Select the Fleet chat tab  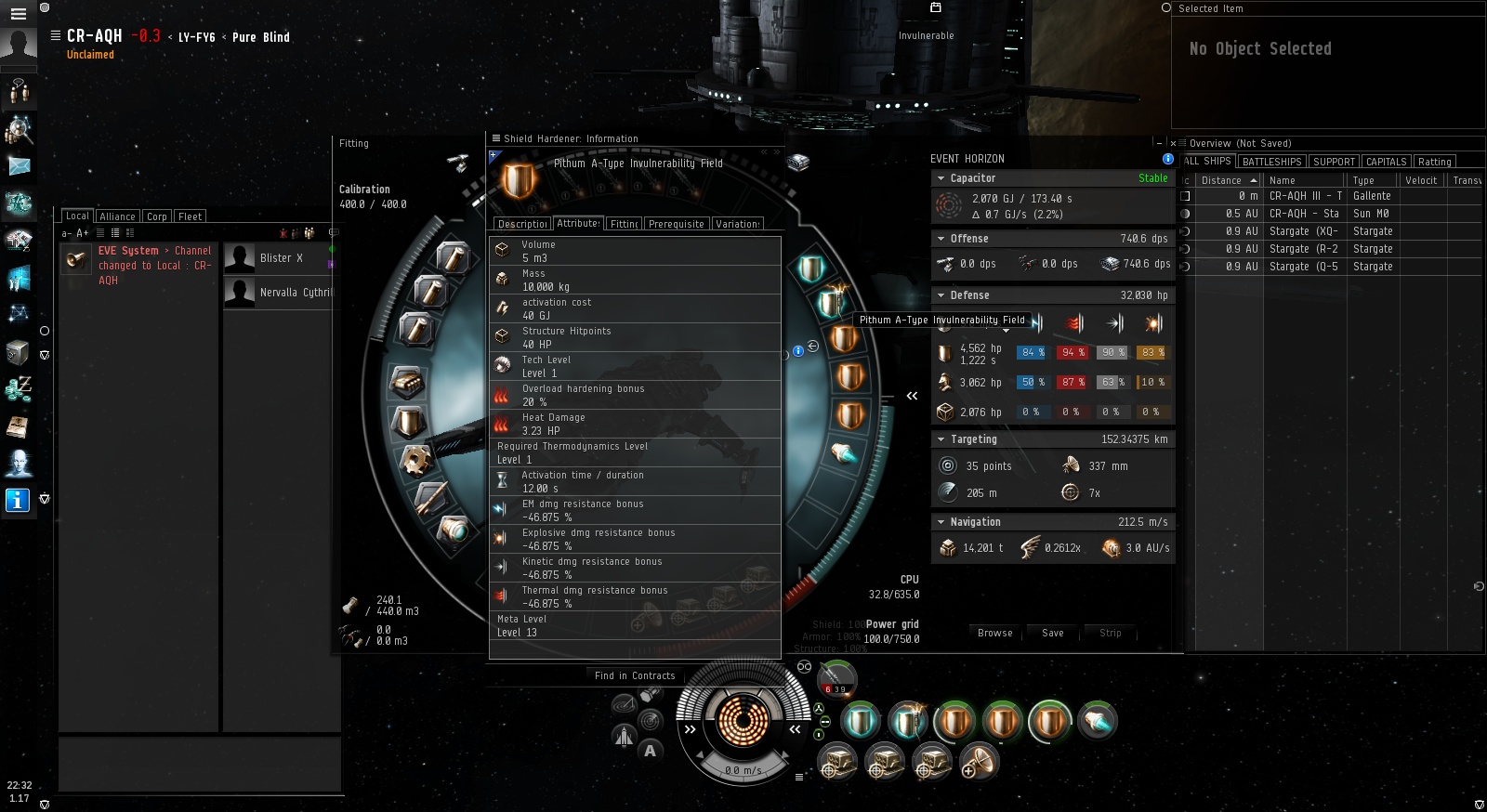coord(190,216)
